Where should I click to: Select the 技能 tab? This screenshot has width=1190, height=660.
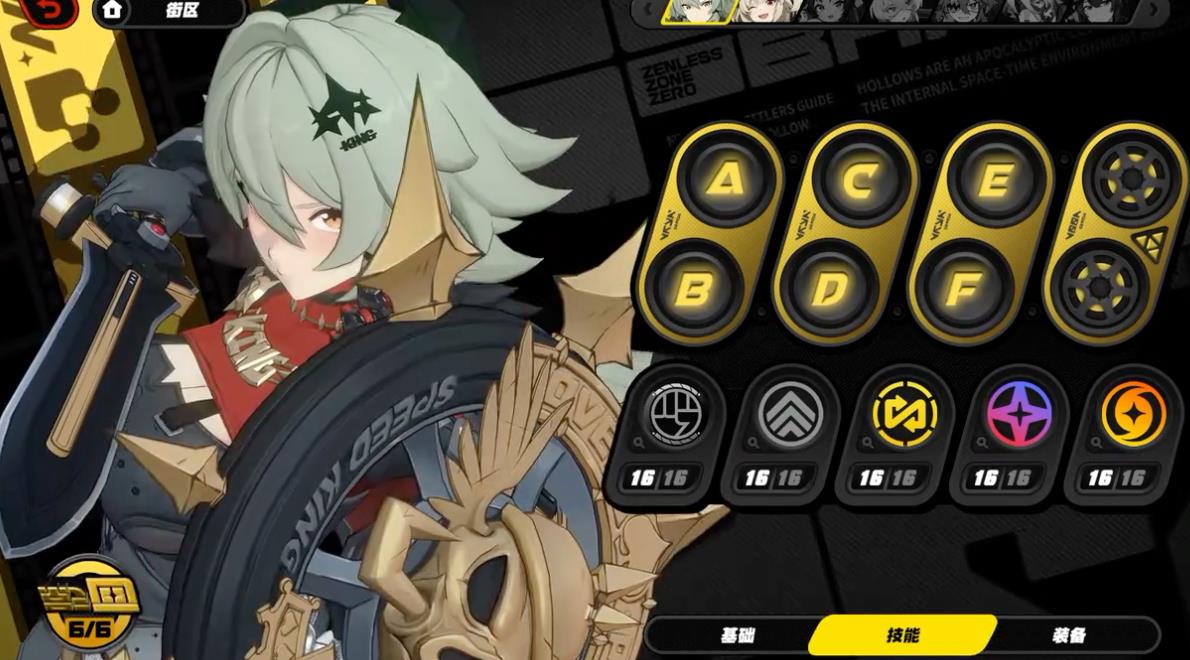tap(902, 635)
